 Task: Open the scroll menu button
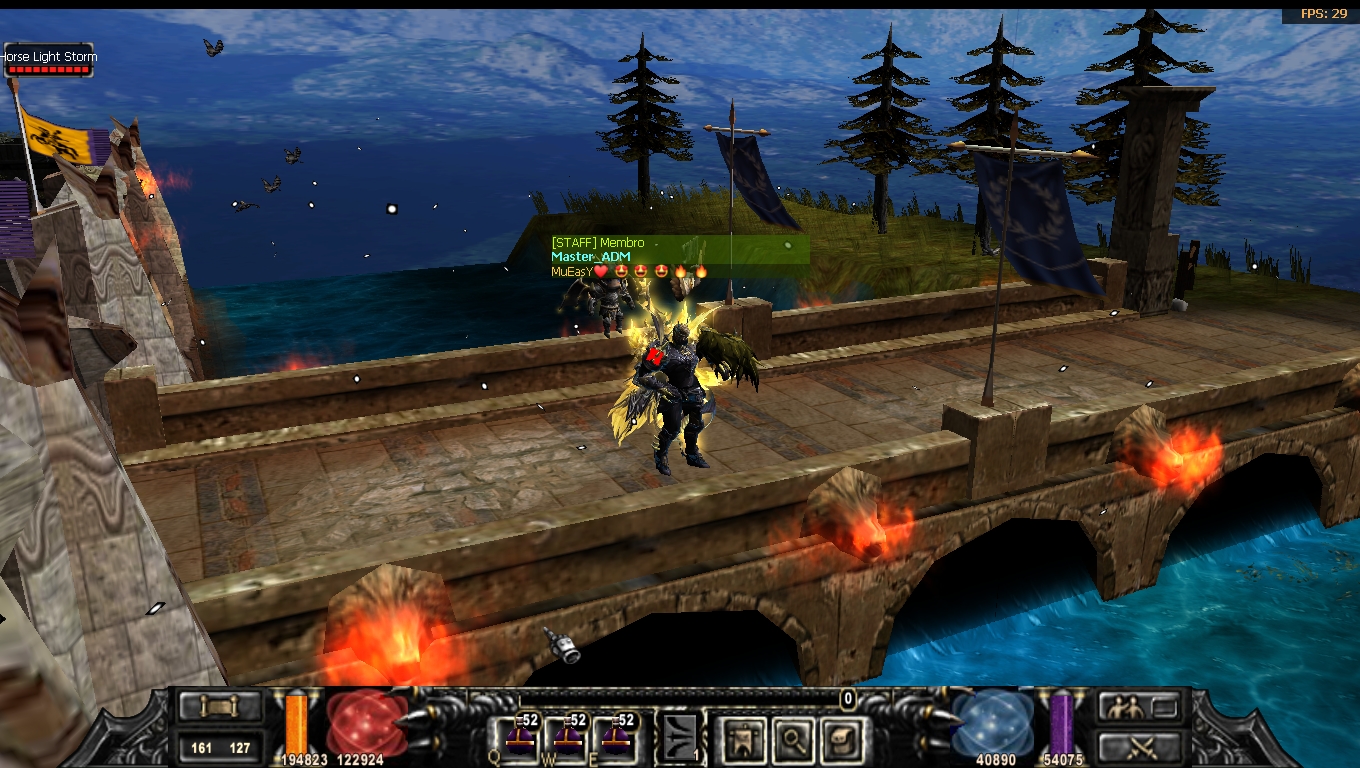pos(220,707)
